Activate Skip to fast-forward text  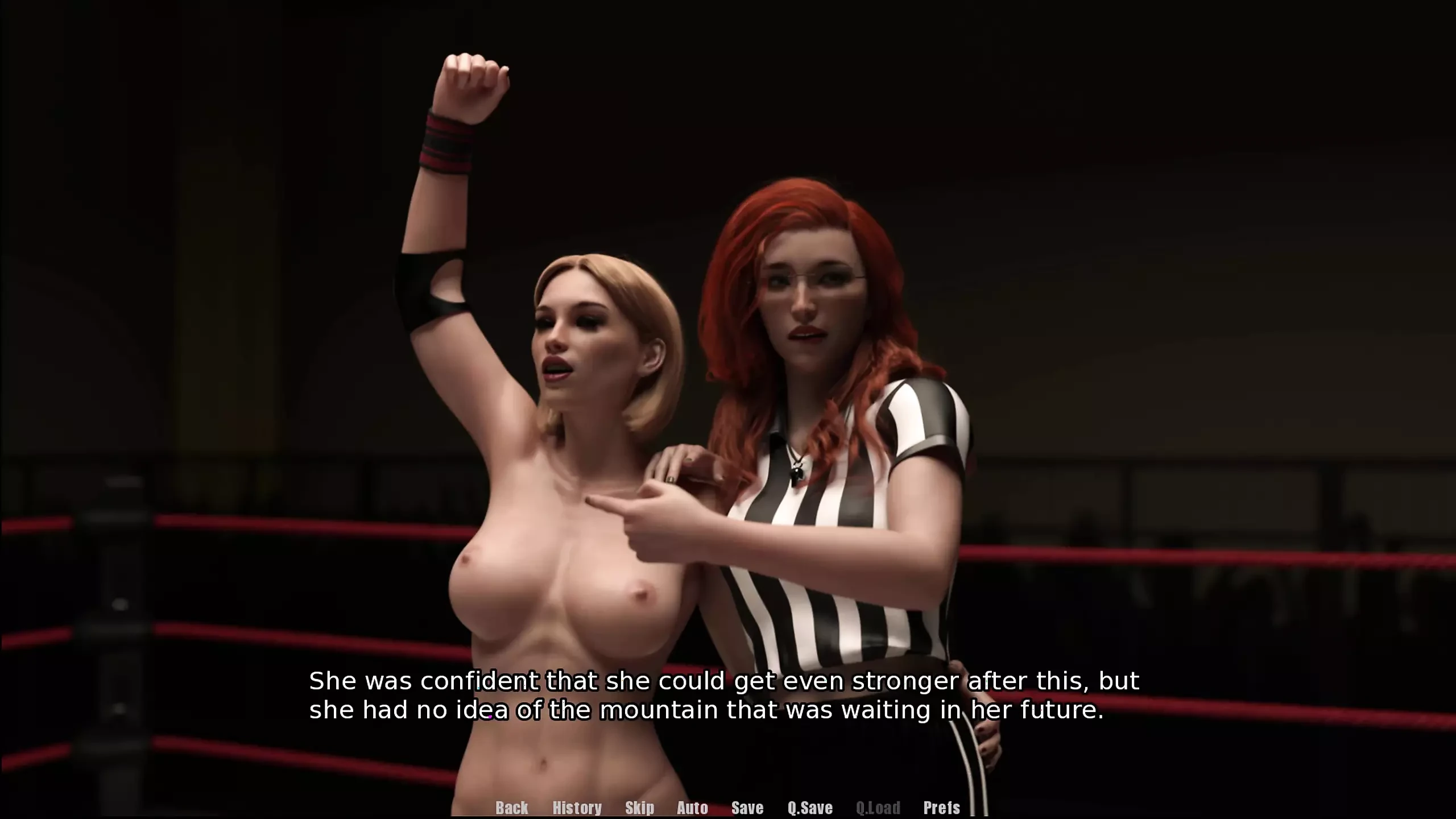(639, 808)
